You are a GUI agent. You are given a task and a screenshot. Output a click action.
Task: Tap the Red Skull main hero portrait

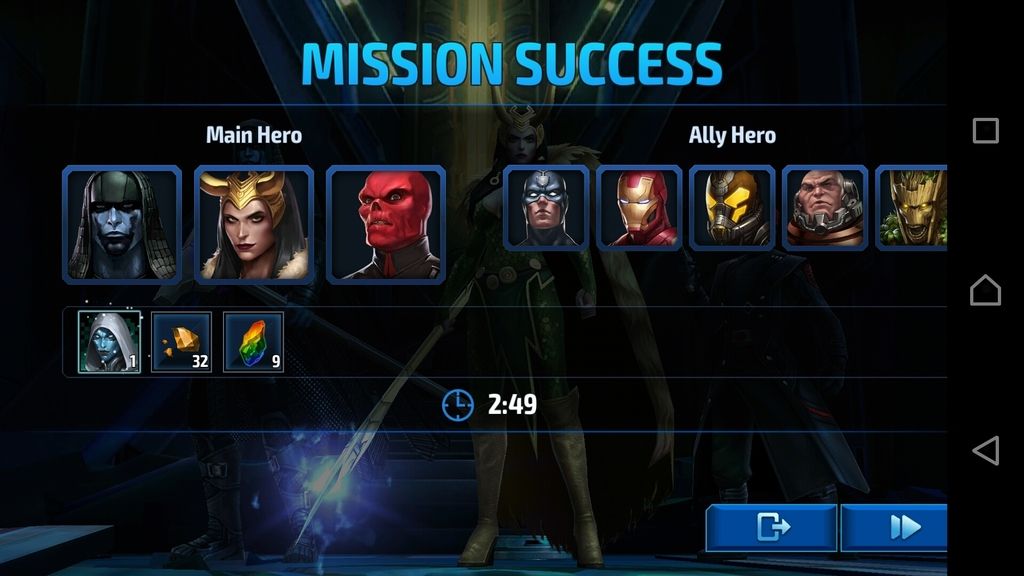coord(386,225)
